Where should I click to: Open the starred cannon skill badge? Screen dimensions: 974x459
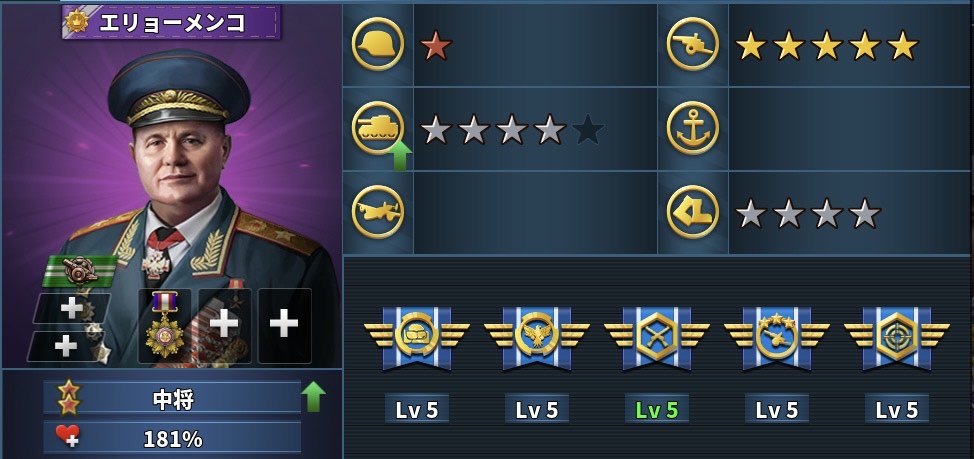[776, 337]
